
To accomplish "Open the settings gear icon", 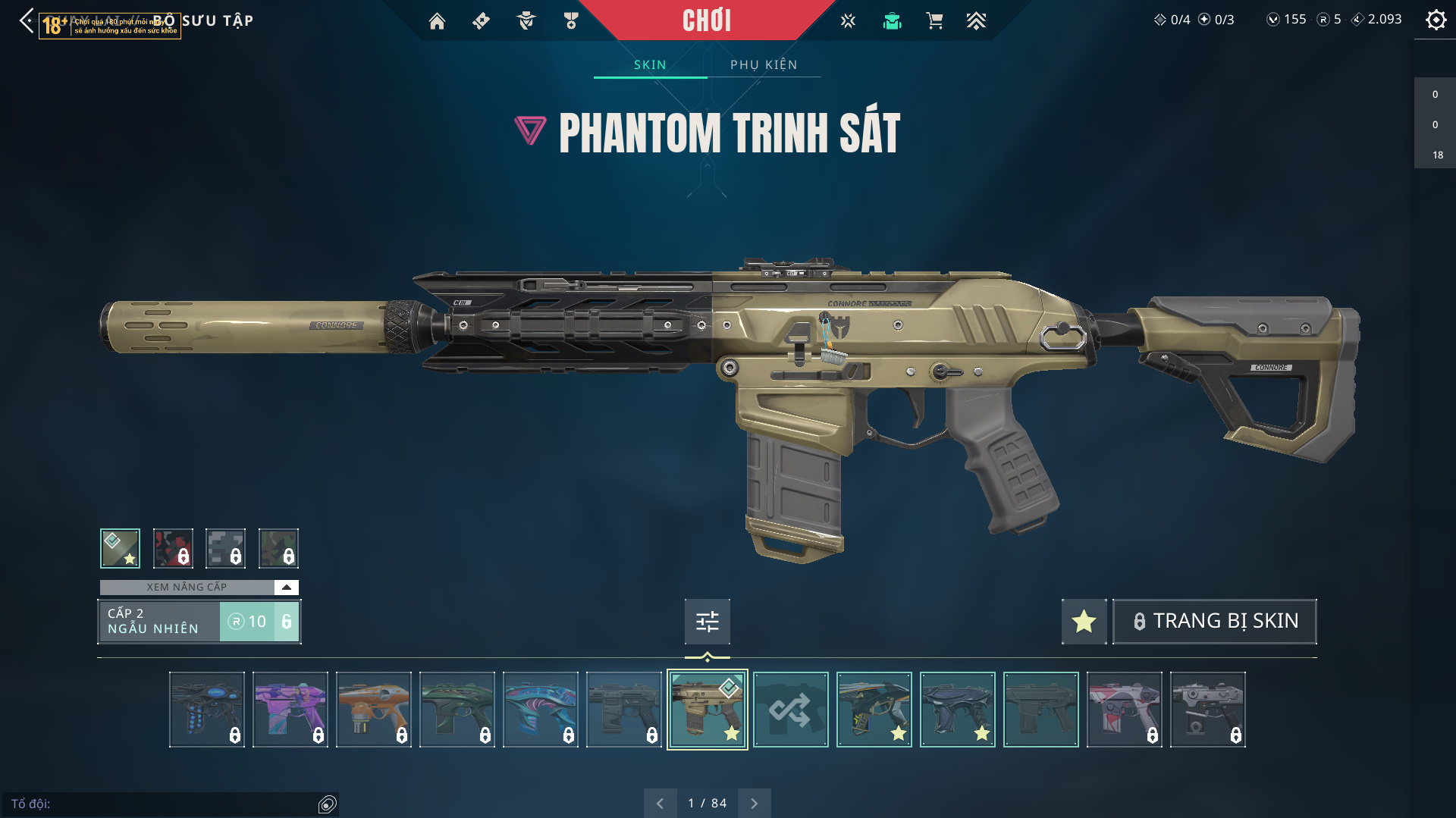I will [1436, 20].
